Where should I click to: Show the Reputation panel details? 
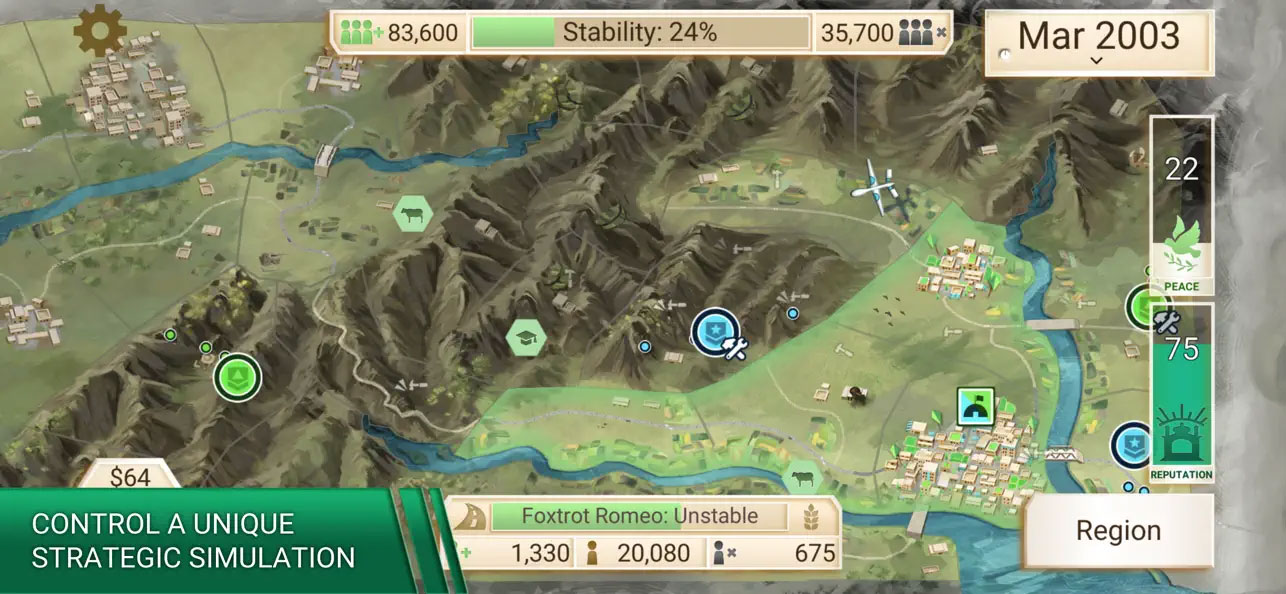[1181, 395]
